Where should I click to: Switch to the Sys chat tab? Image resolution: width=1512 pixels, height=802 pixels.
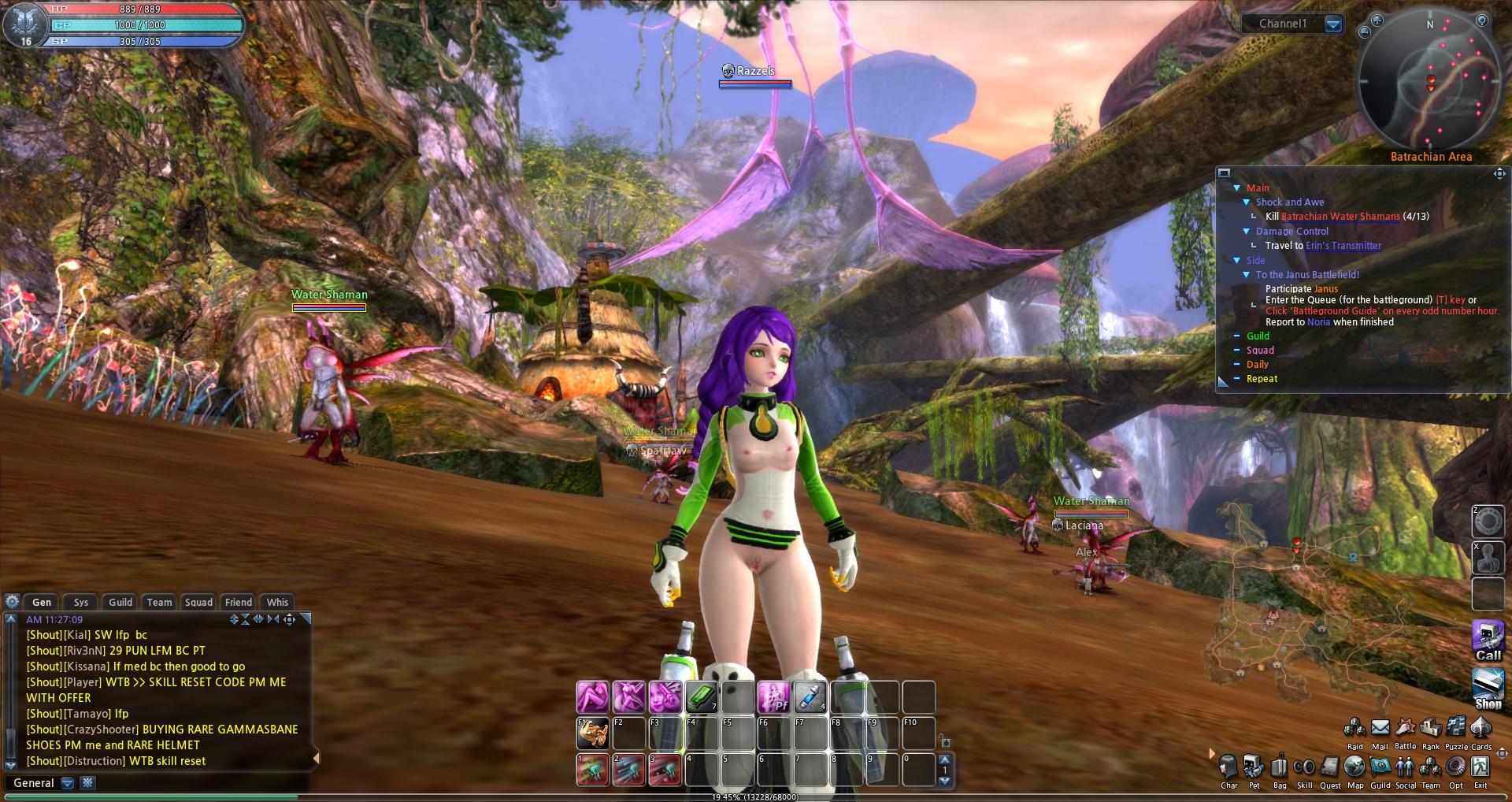(81, 602)
